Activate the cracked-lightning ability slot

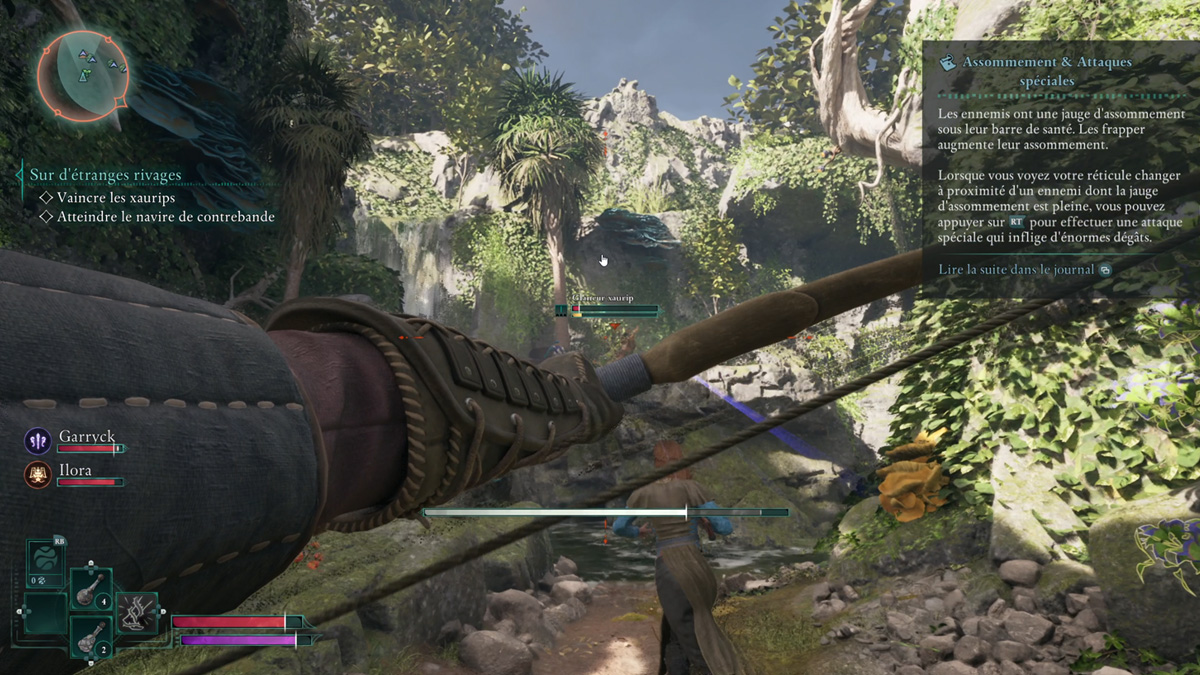[137, 612]
